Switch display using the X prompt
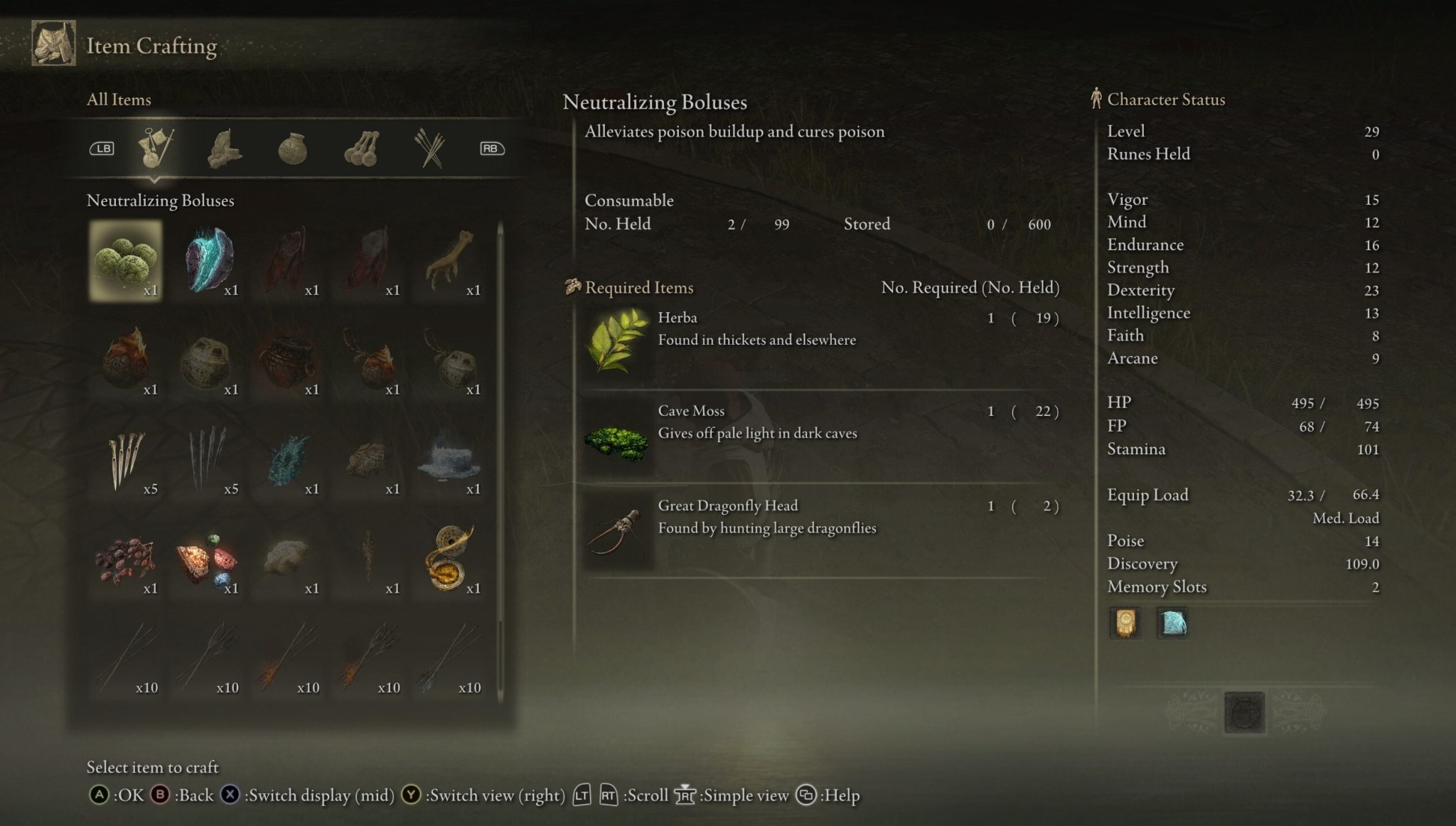This screenshot has height=826, width=1456. tap(230, 795)
